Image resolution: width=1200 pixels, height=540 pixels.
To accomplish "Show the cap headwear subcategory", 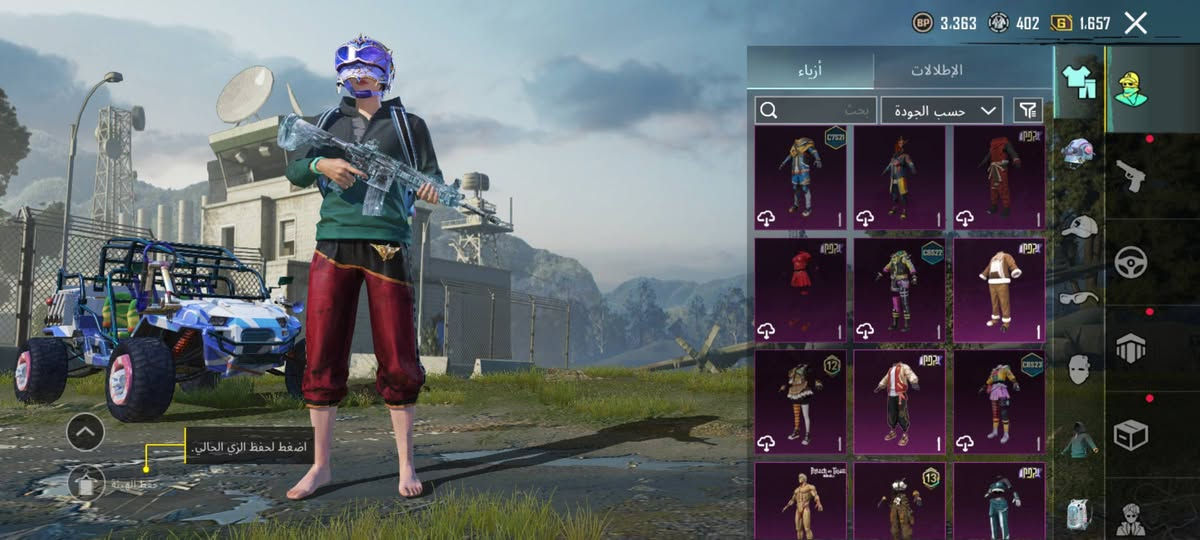I will [x=1078, y=226].
